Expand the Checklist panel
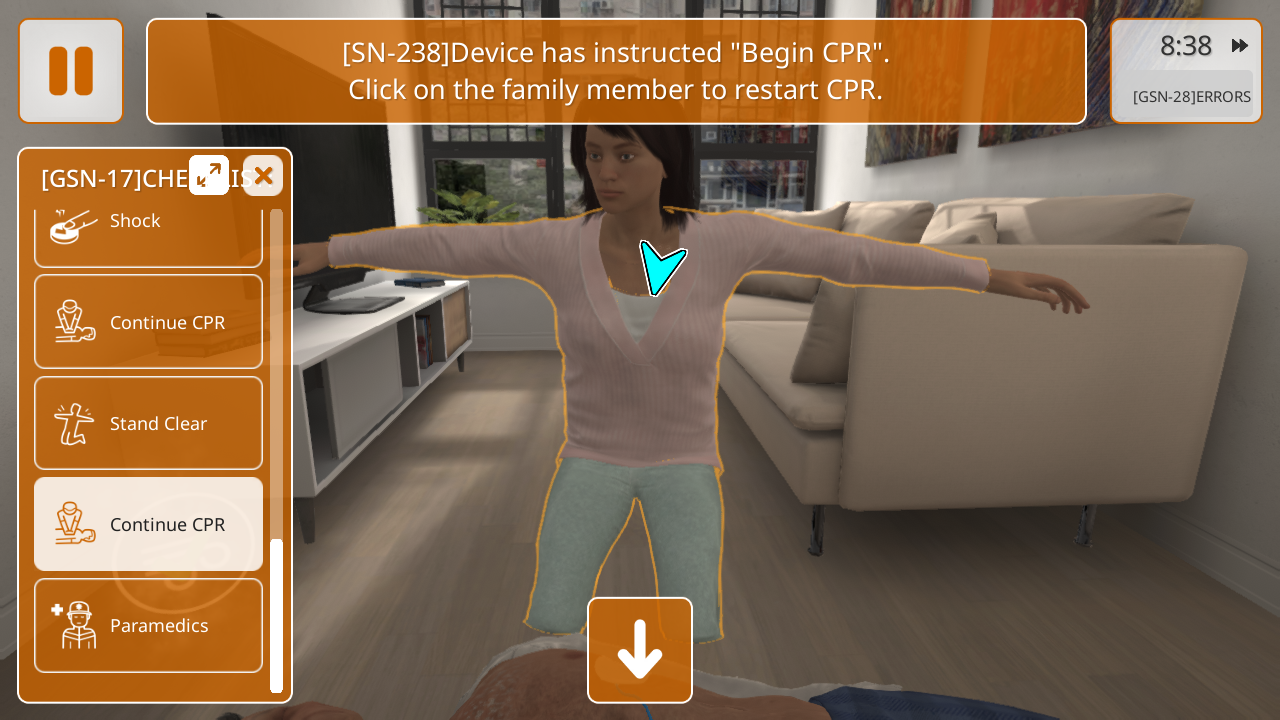Viewport: 1280px width, 720px height. pyautogui.click(x=209, y=175)
